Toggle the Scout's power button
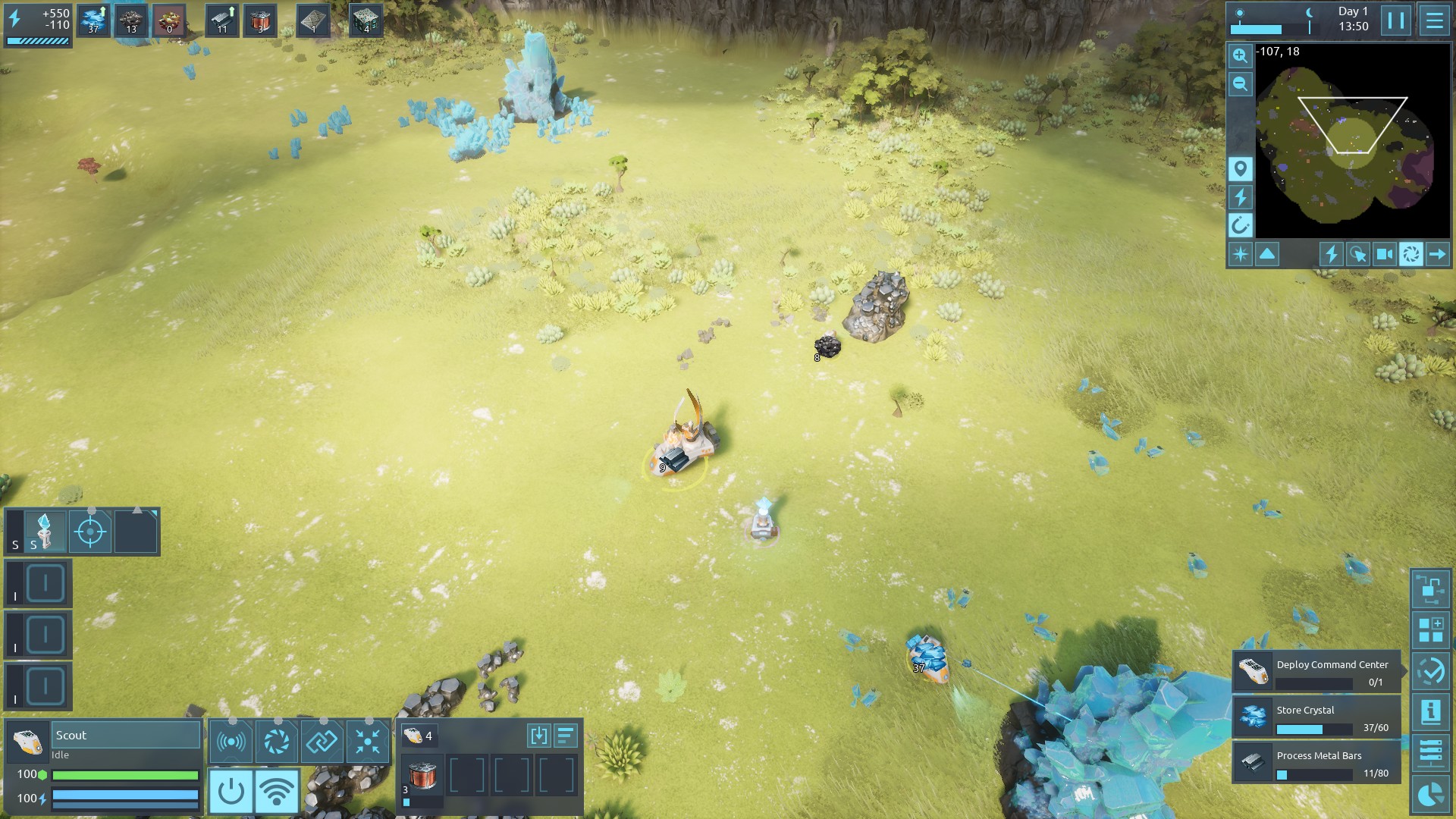 tap(231, 791)
